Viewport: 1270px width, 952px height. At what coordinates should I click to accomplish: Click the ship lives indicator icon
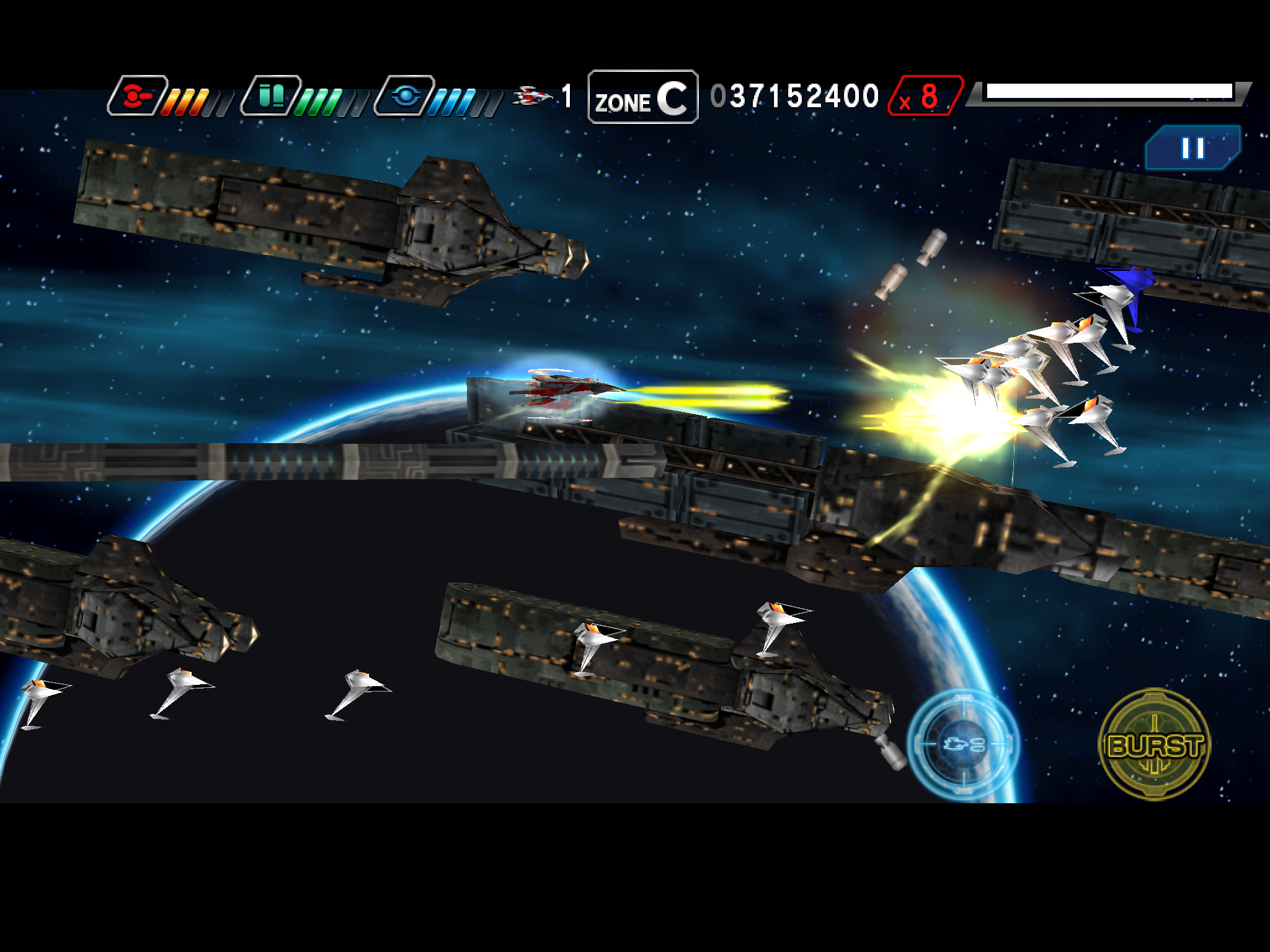(532, 94)
